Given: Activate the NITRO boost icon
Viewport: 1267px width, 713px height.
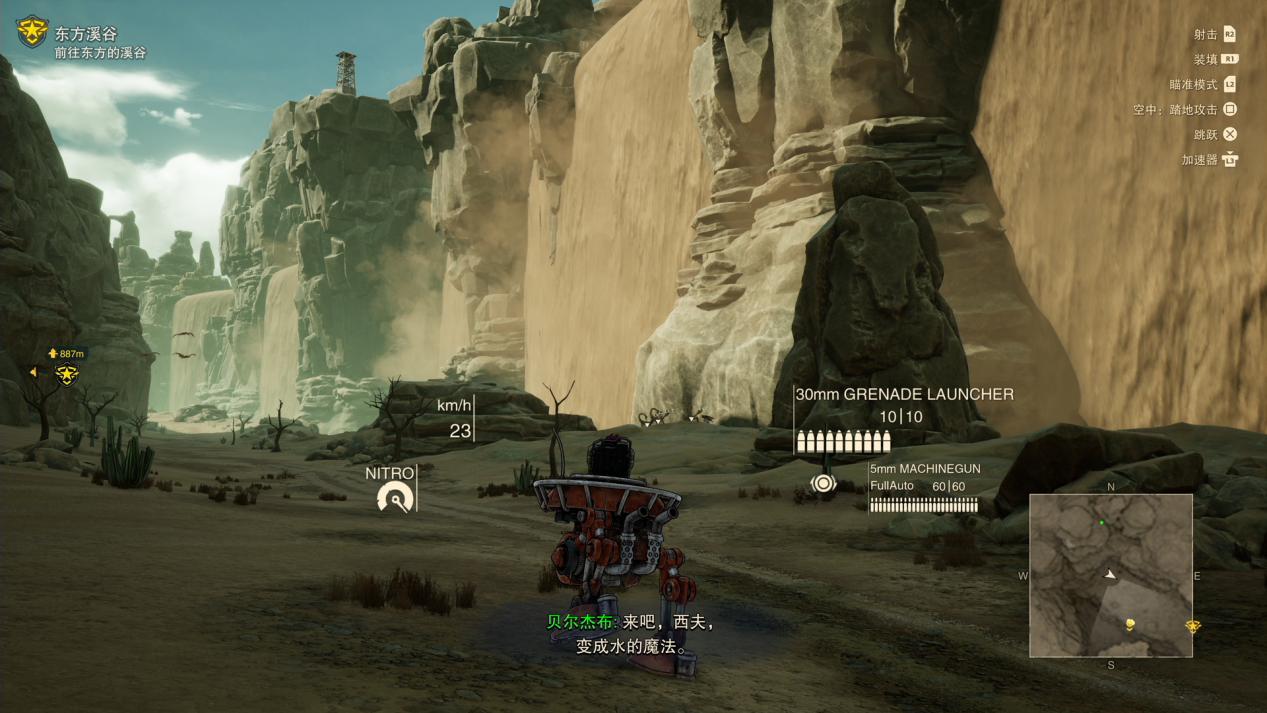Looking at the screenshot, I should (x=395, y=498).
